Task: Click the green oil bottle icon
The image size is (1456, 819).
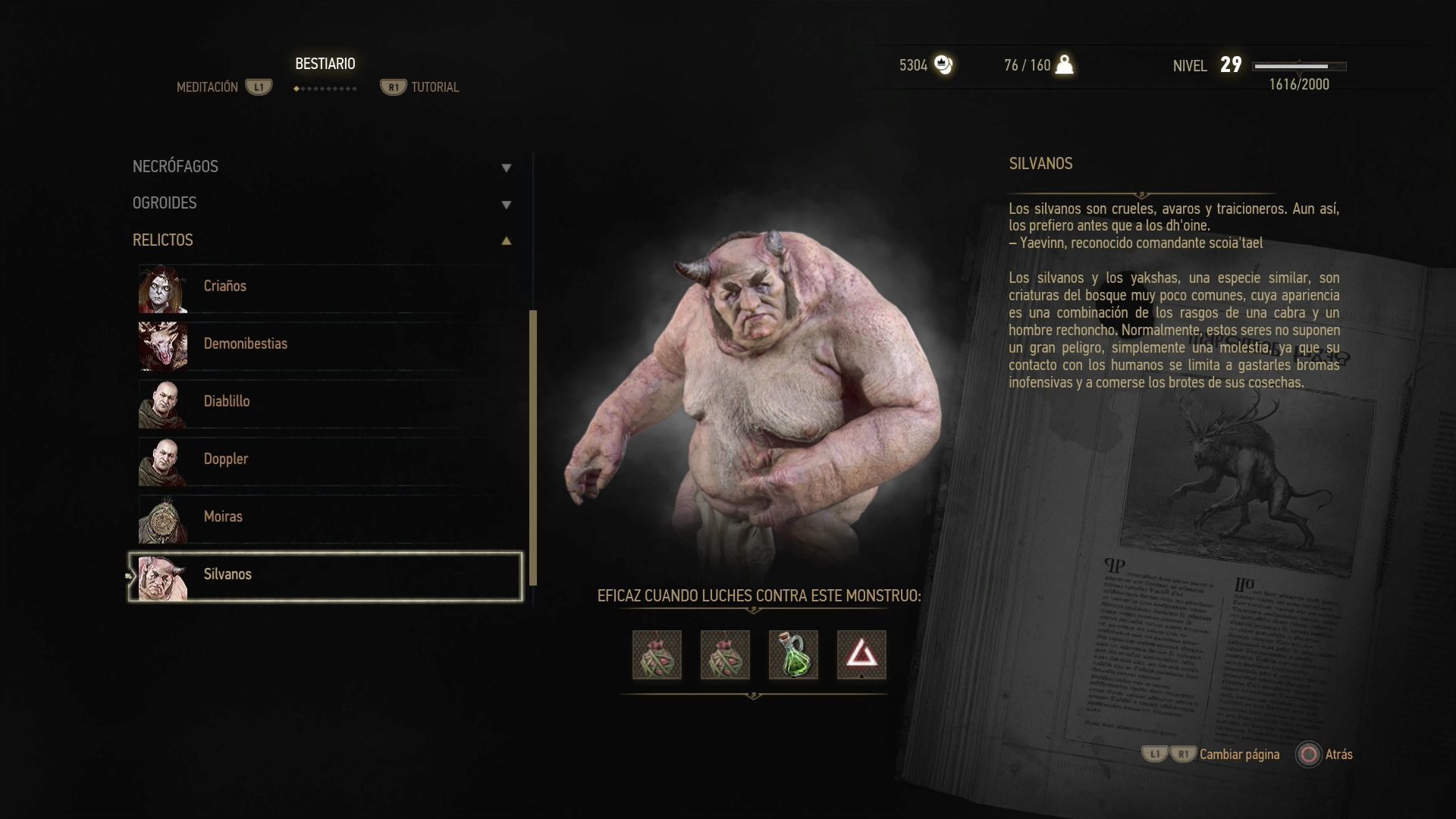Action: point(793,654)
